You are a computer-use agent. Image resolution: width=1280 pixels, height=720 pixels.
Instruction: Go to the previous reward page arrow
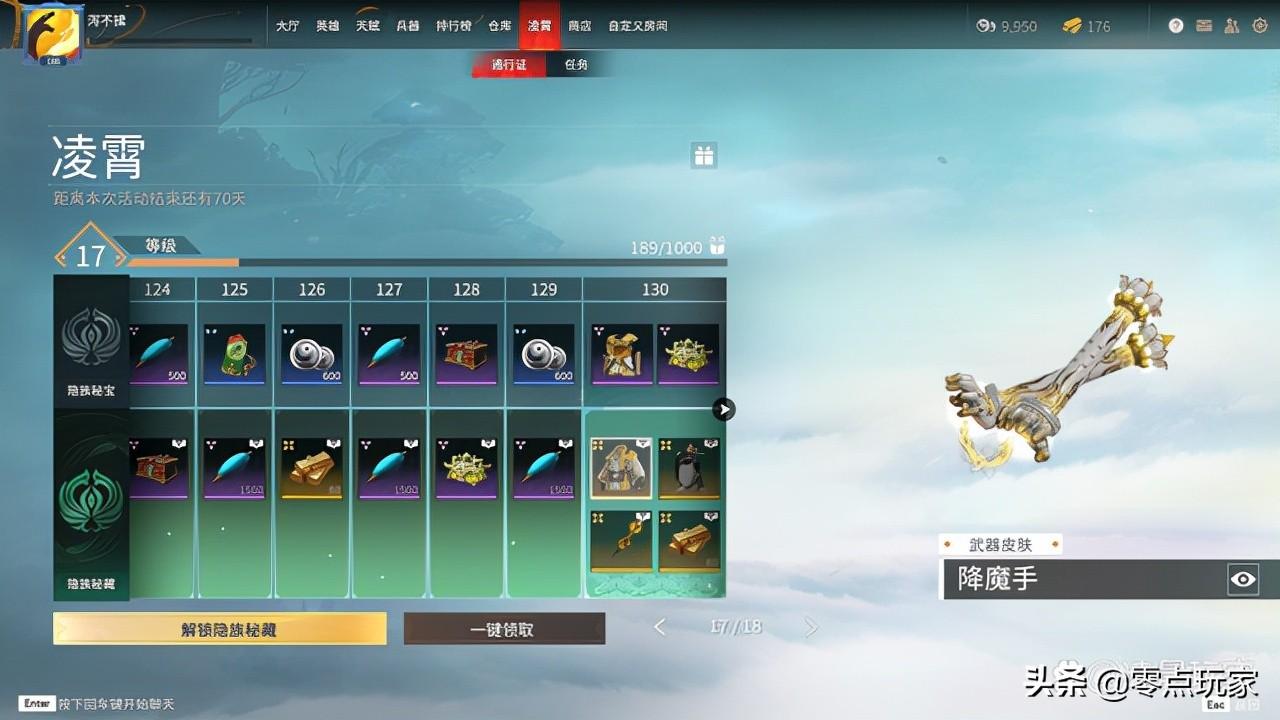(x=660, y=627)
